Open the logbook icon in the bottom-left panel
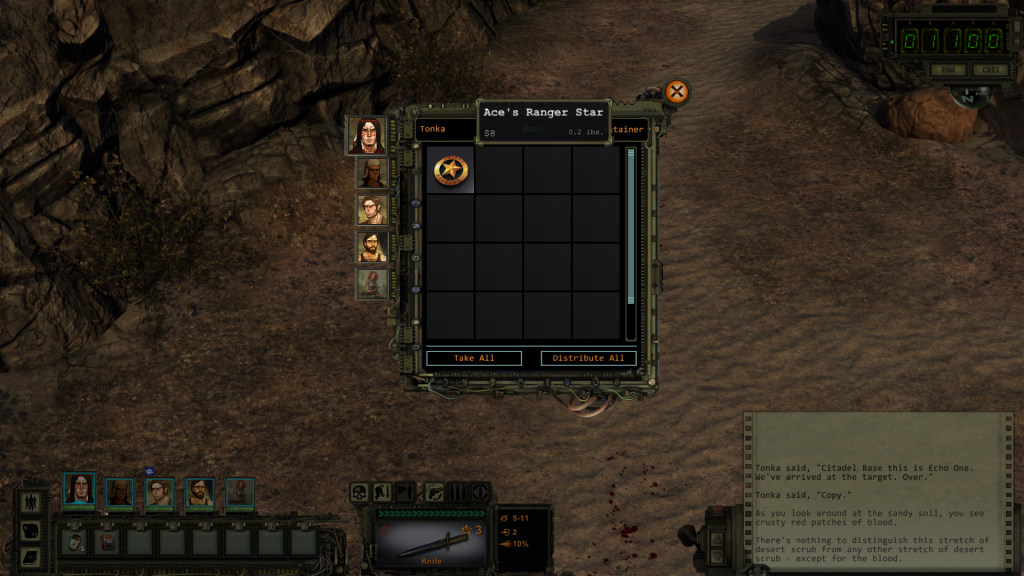Viewport: 1024px width, 576px height. pos(31,556)
